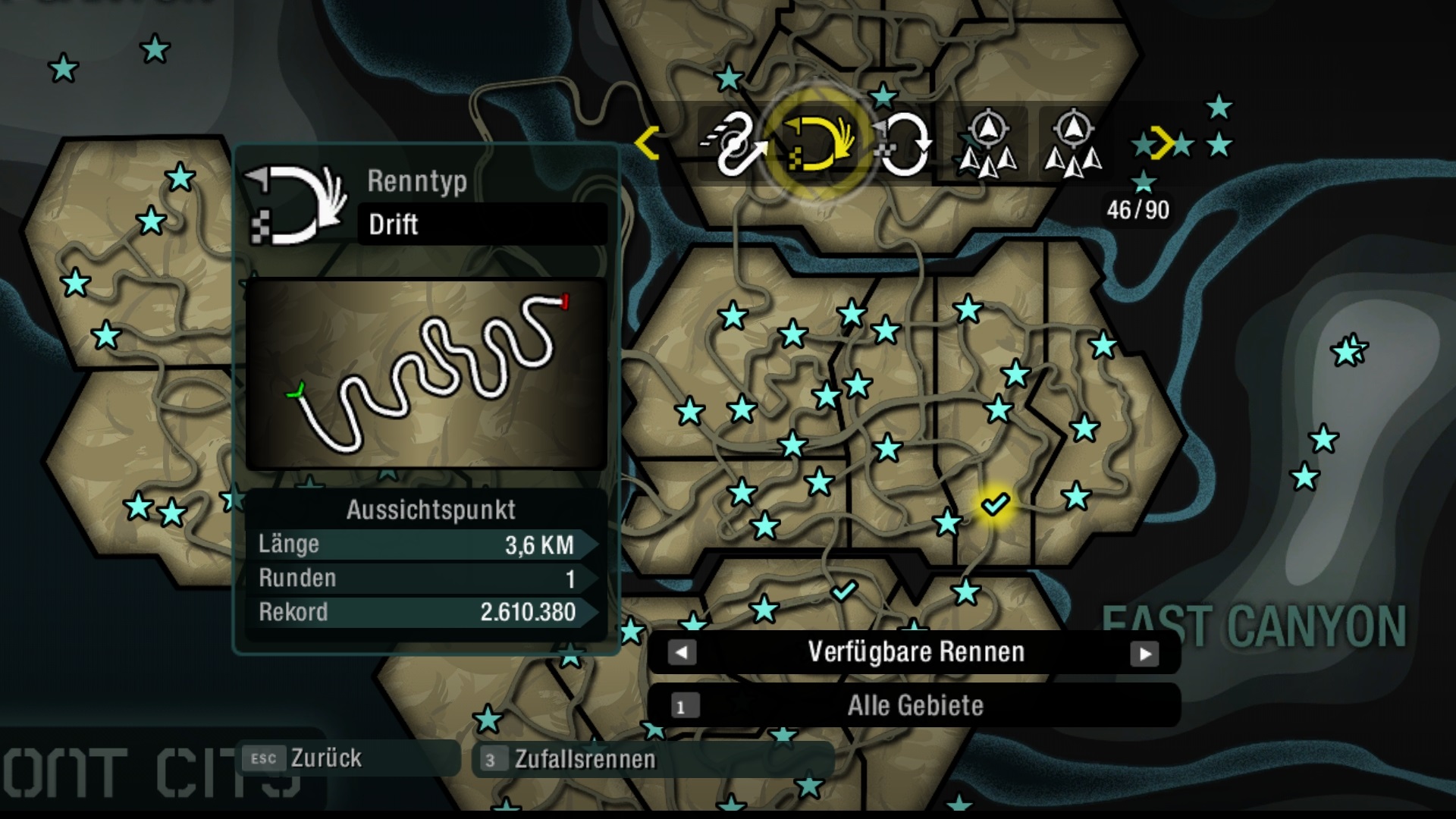Screen dimensions: 1456x819
Task: Advance race types with the yellow right arrow
Action: (1162, 143)
